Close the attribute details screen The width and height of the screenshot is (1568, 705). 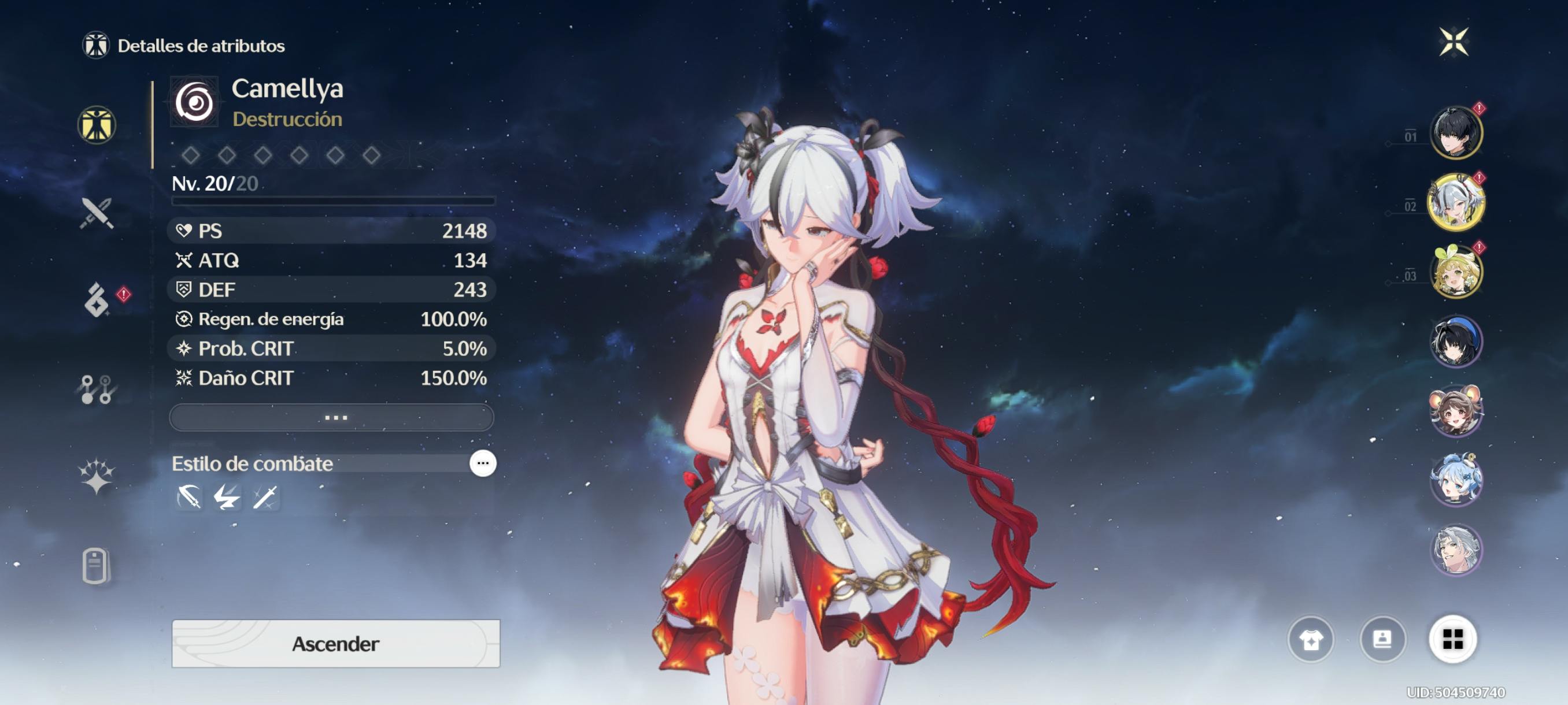1453,42
